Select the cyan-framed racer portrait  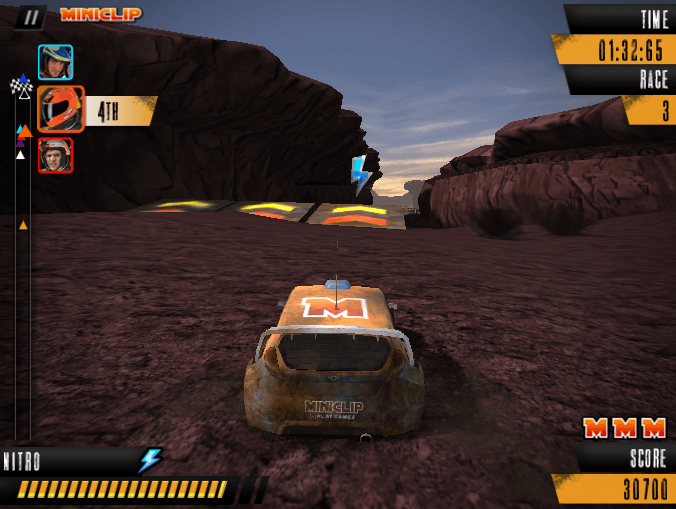tap(55, 62)
